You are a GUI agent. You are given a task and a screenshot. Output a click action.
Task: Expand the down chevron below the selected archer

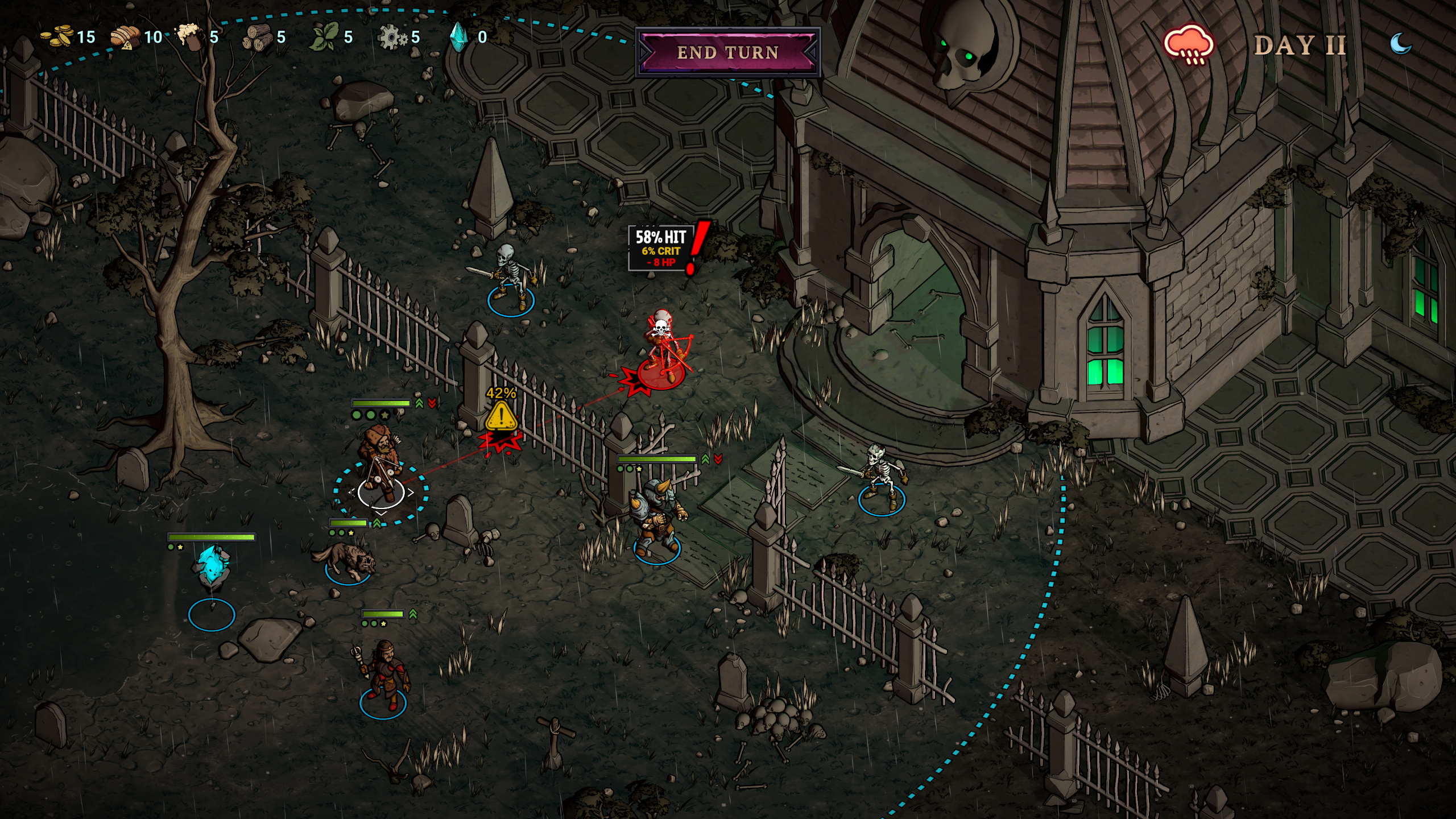[381, 513]
